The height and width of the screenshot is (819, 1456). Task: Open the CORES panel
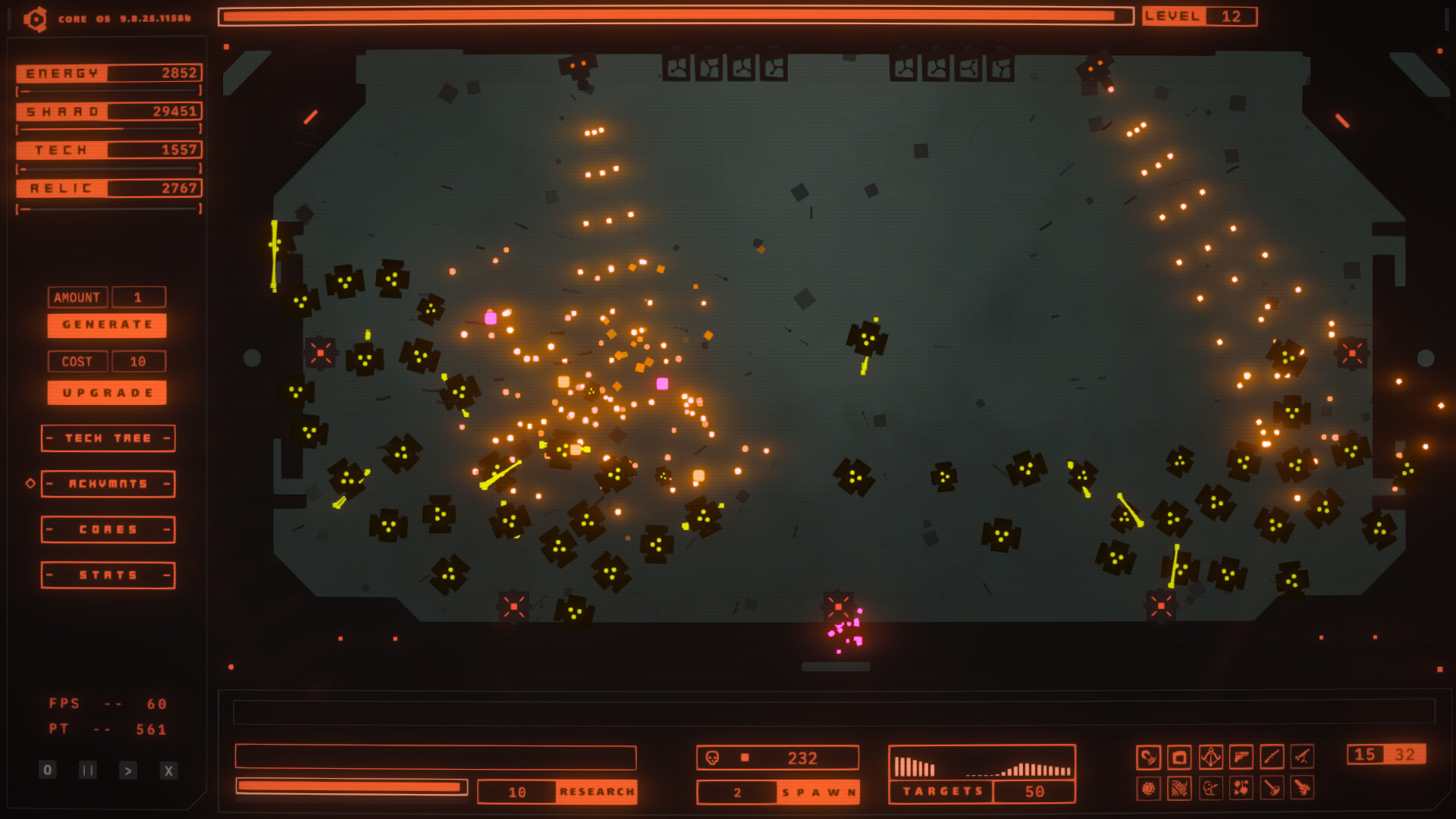click(x=108, y=529)
